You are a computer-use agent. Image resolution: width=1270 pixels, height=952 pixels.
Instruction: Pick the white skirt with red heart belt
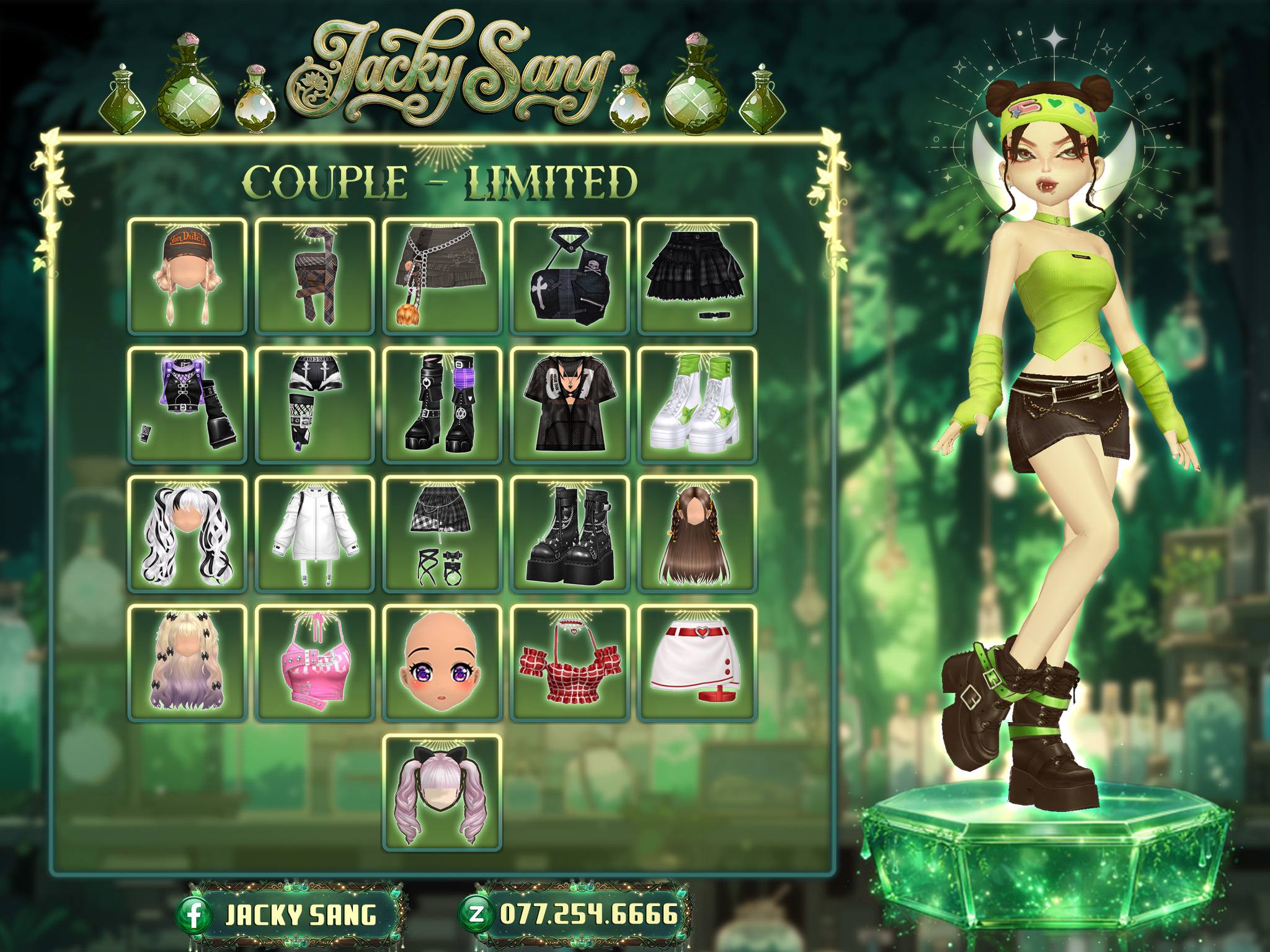(697, 663)
